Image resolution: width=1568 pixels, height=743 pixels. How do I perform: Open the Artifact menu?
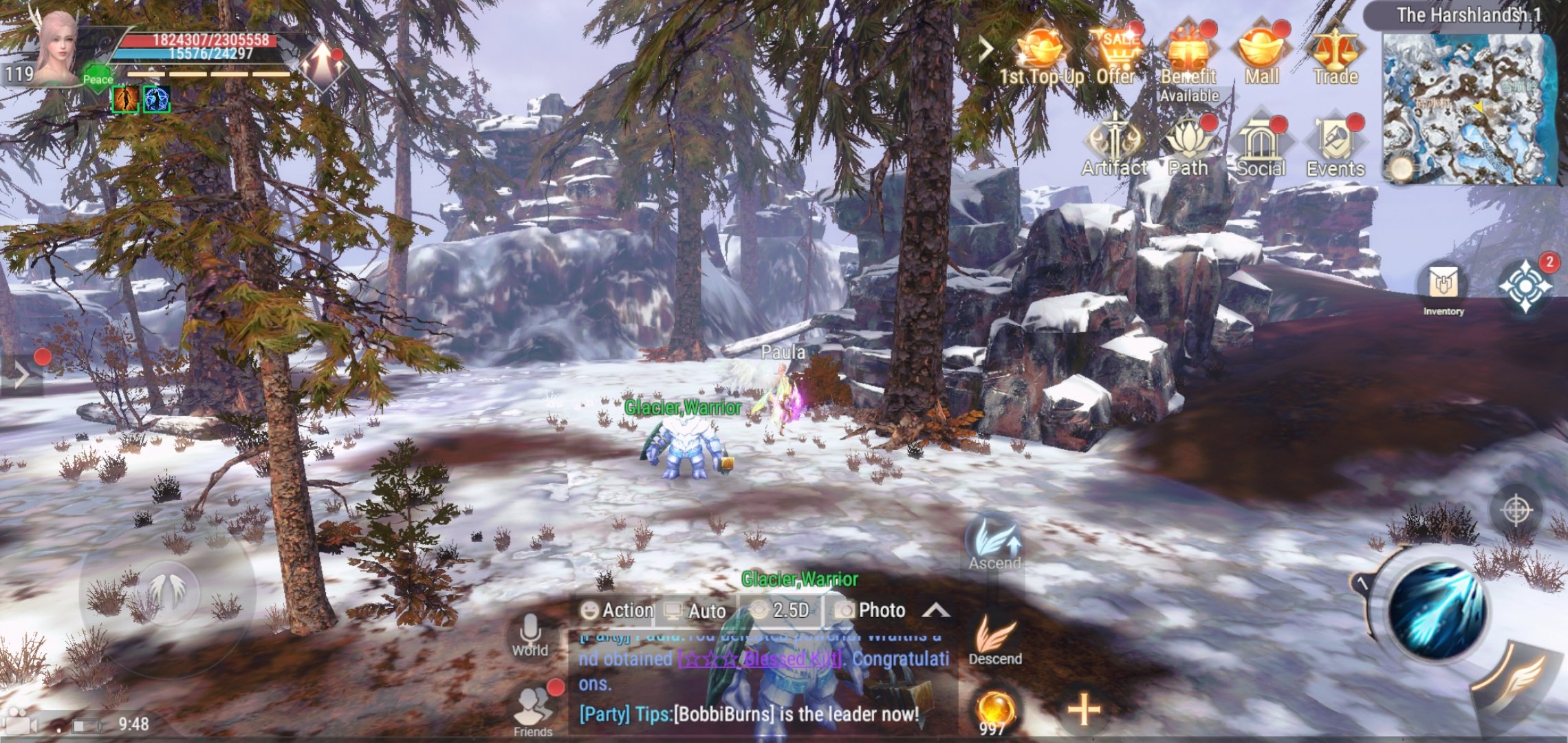[x=1114, y=146]
